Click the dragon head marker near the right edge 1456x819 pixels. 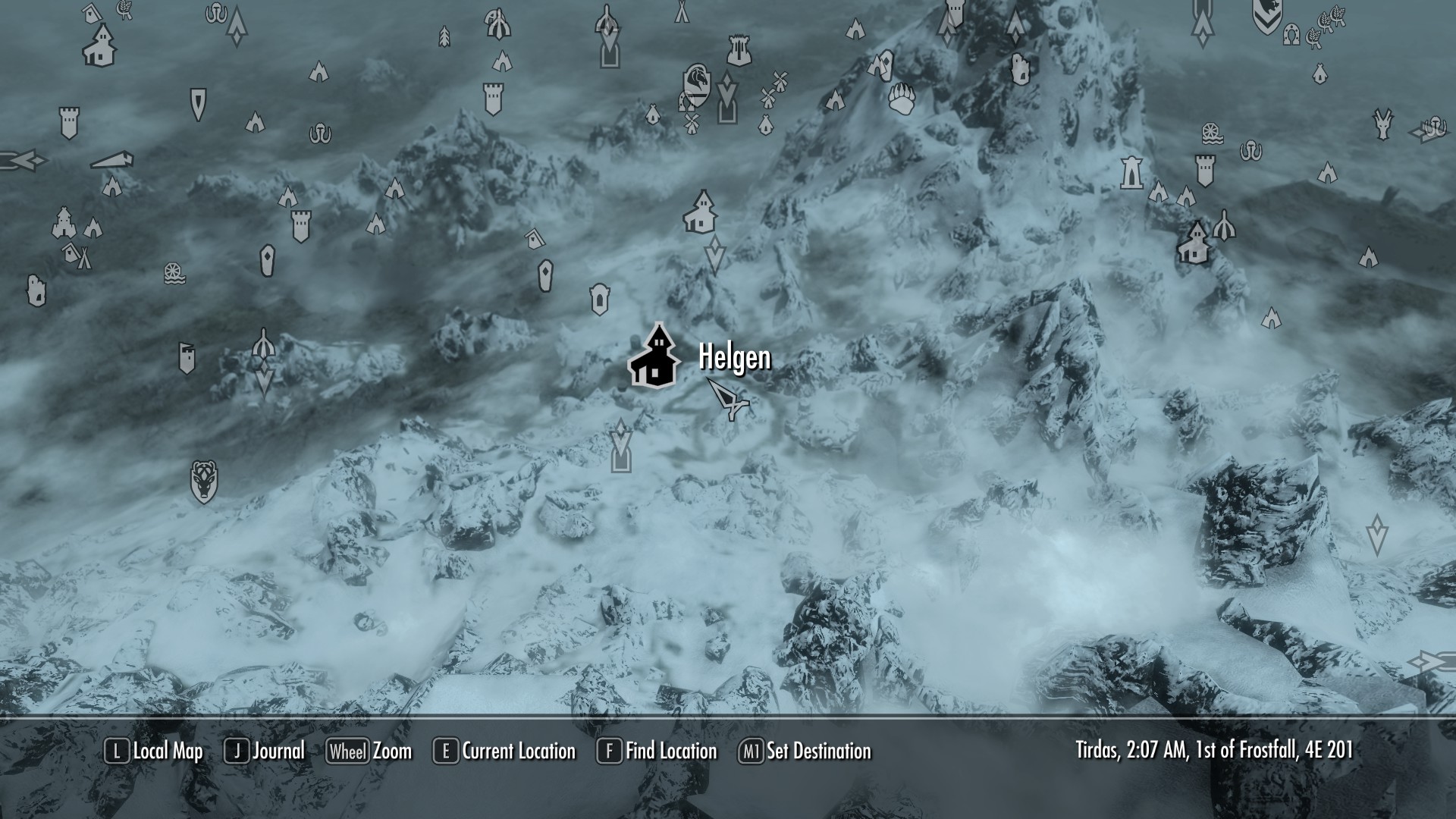coord(1382,122)
